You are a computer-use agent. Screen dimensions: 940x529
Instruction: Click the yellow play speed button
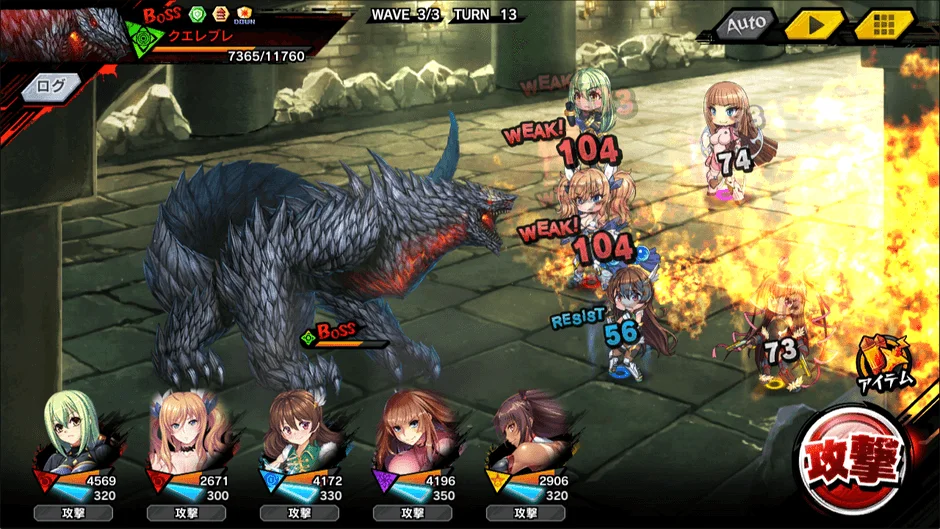(813, 24)
